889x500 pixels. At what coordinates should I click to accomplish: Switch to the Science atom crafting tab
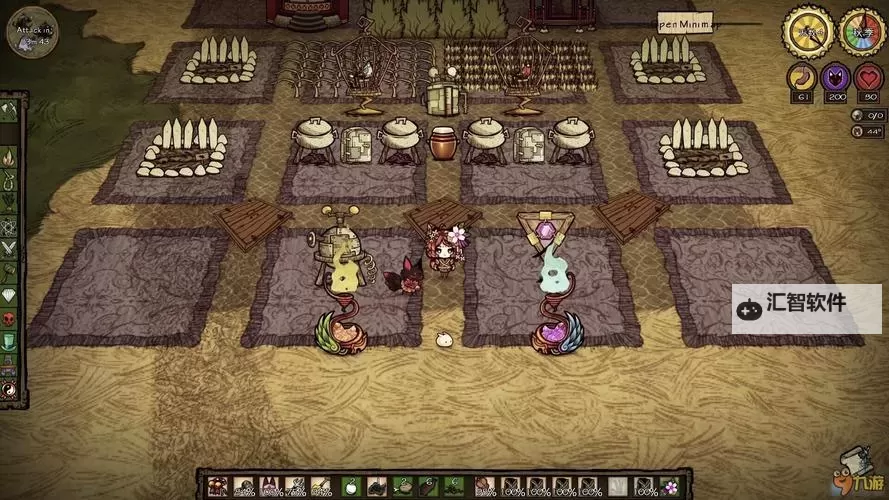[9, 226]
